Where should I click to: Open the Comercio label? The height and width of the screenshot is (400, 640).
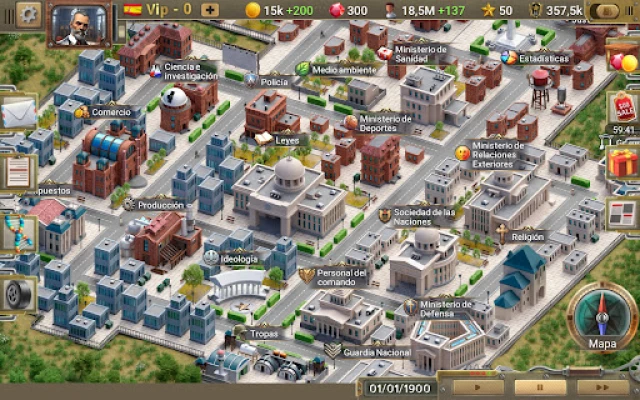click(x=111, y=112)
